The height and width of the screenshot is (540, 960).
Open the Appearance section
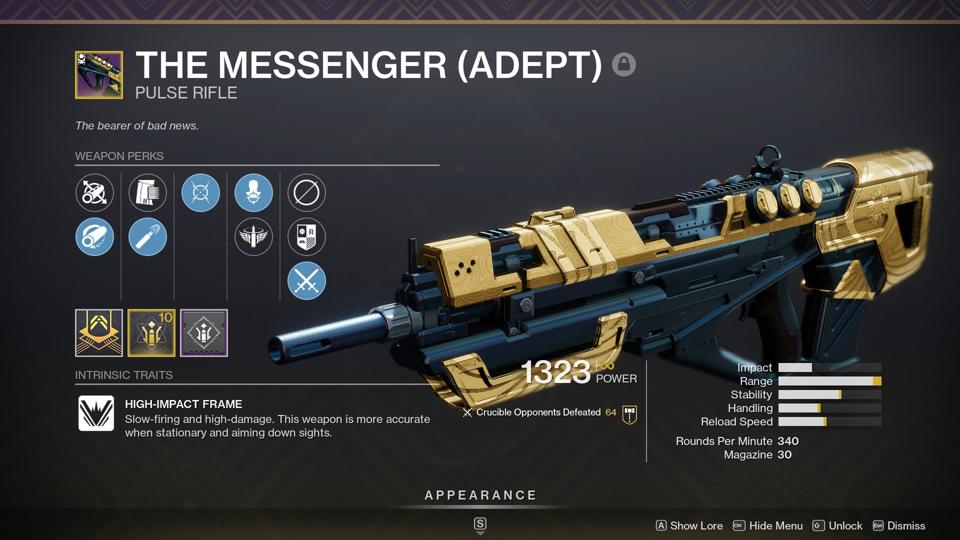tap(480, 496)
